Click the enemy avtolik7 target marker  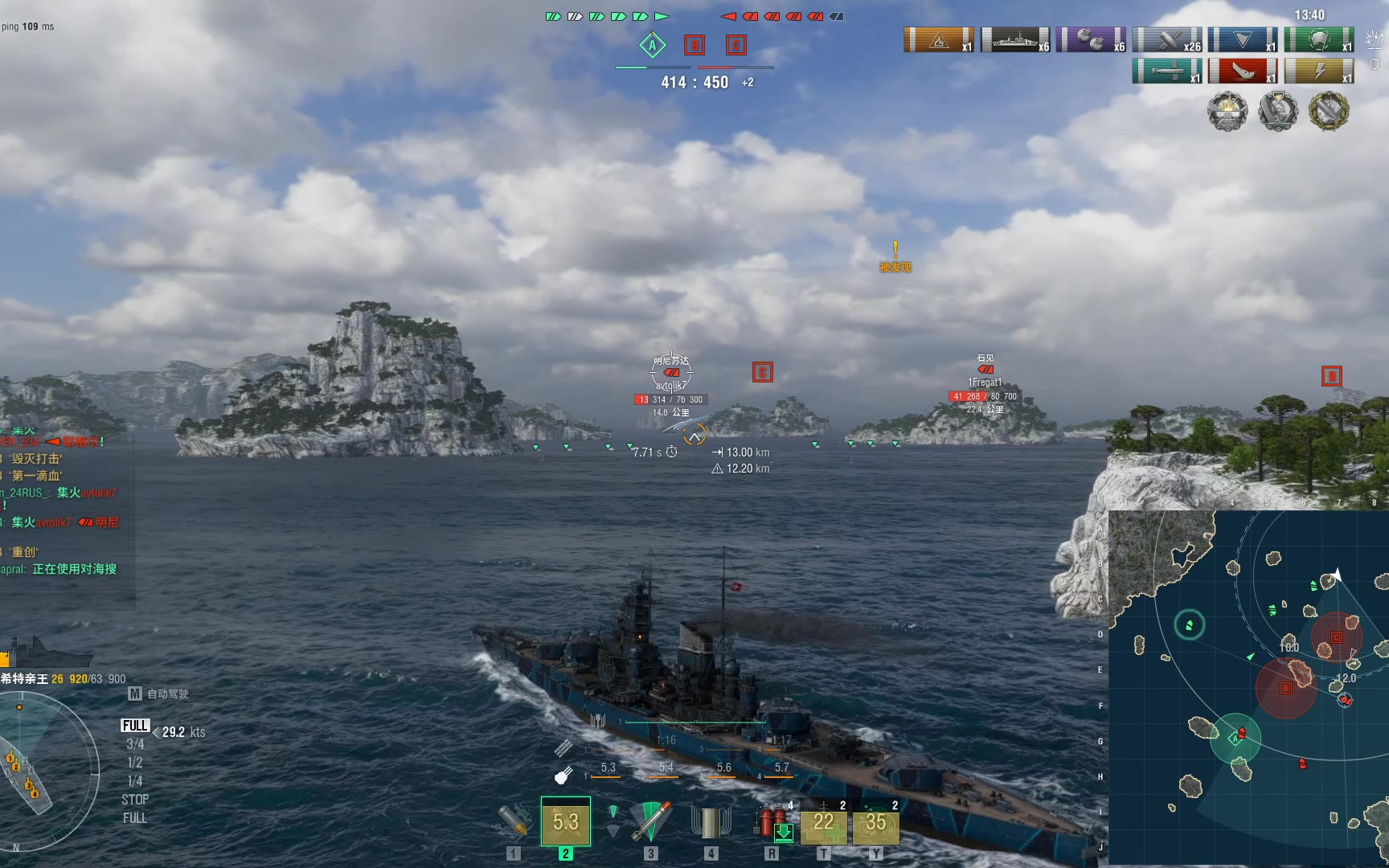click(671, 373)
